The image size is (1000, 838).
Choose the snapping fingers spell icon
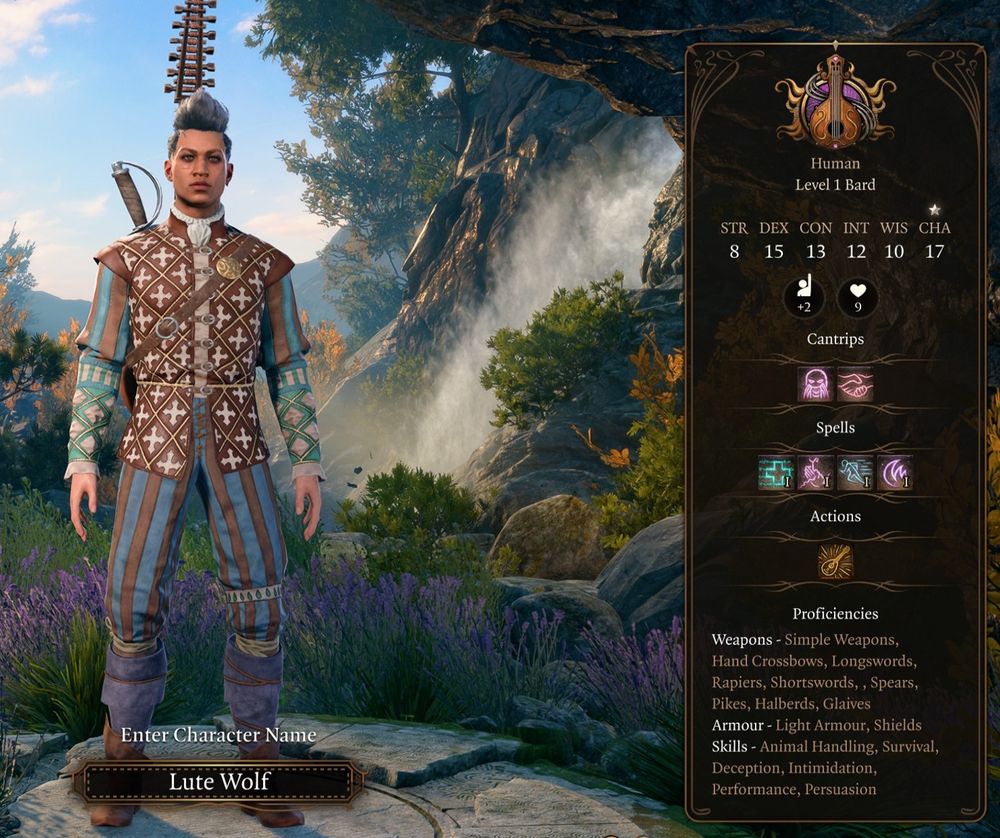pos(815,472)
